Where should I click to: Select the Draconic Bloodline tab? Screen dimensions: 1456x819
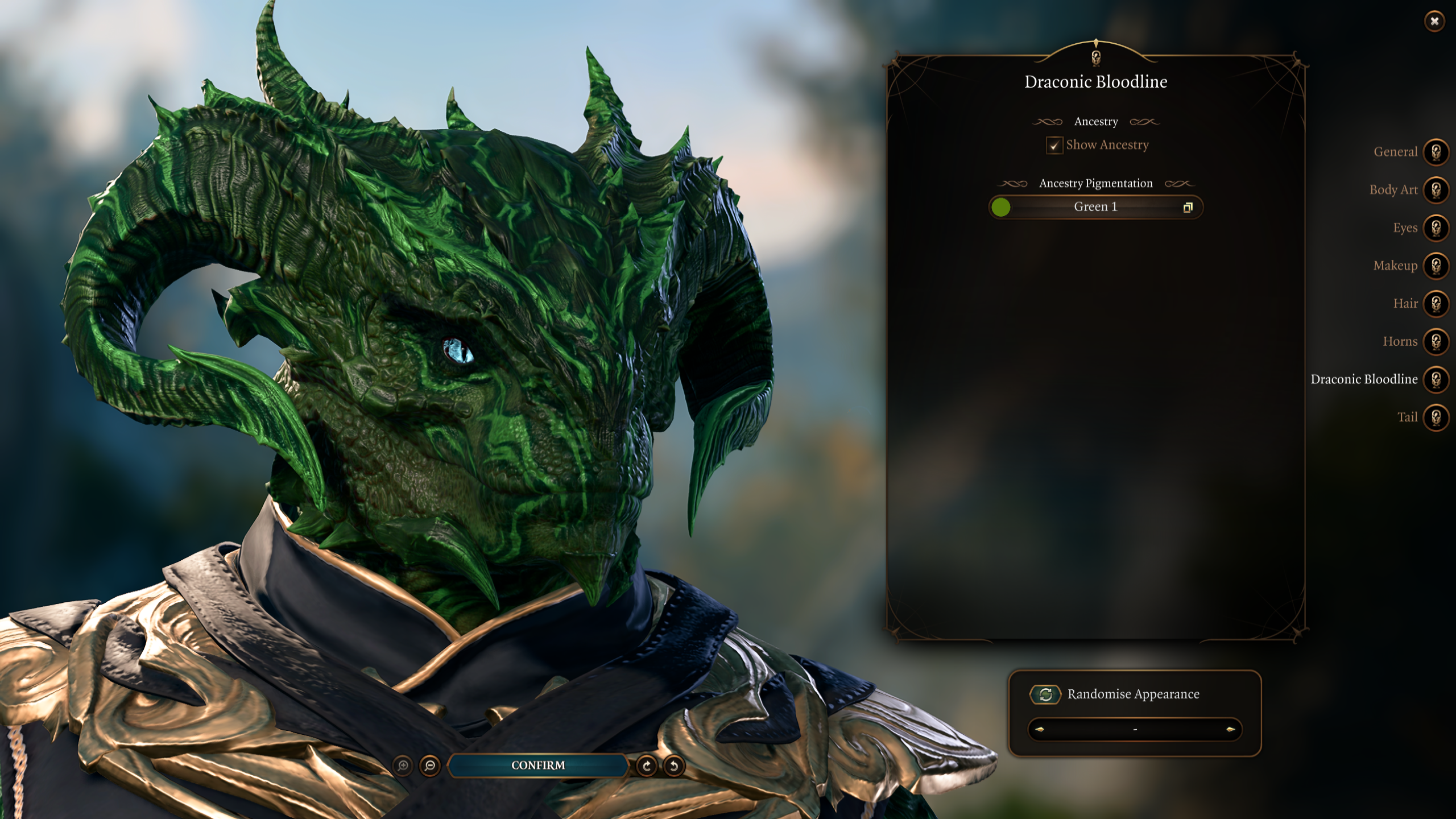[1436, 379]
